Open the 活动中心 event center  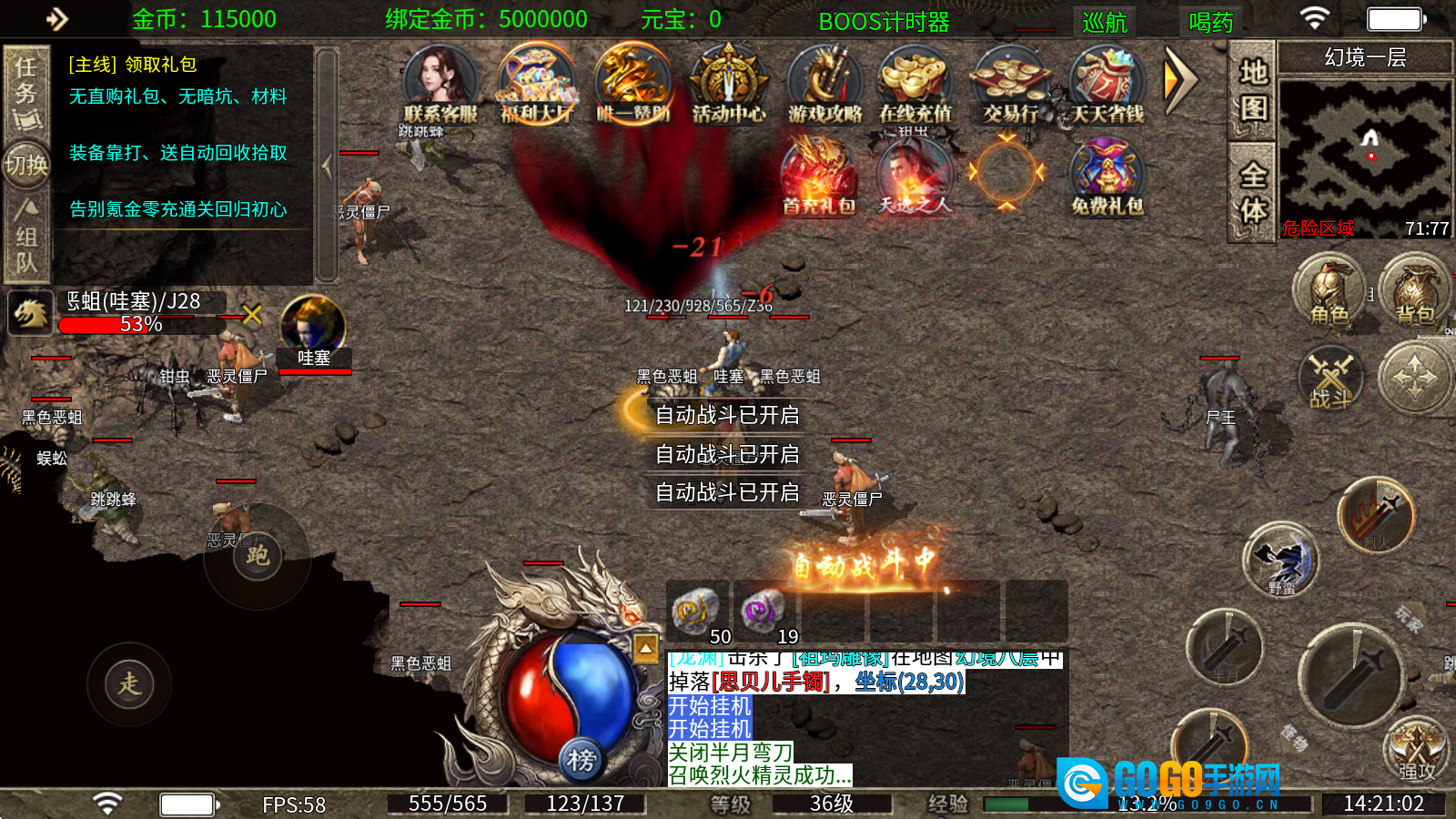728,85
